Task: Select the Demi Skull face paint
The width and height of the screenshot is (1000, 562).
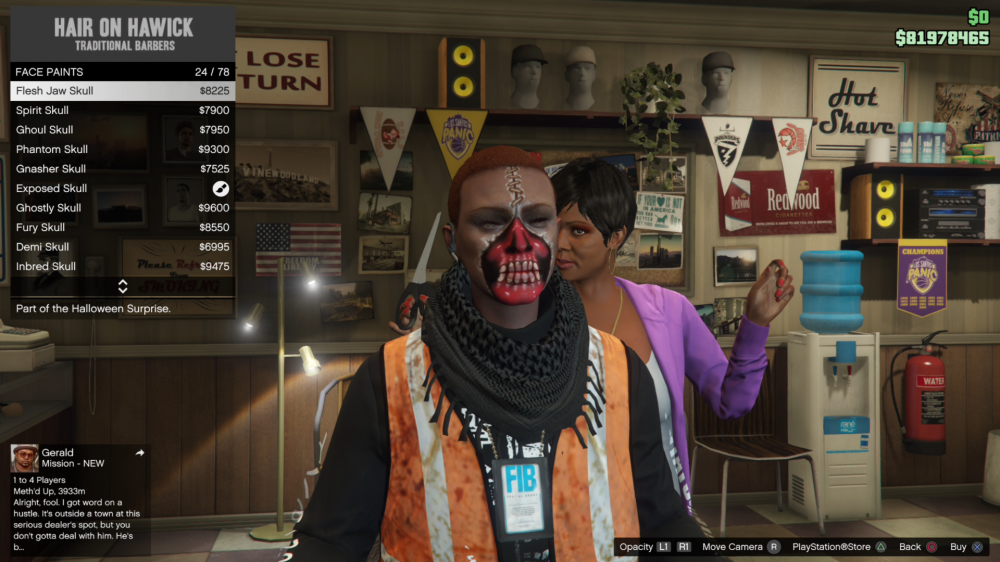Action: pos(122,247)
